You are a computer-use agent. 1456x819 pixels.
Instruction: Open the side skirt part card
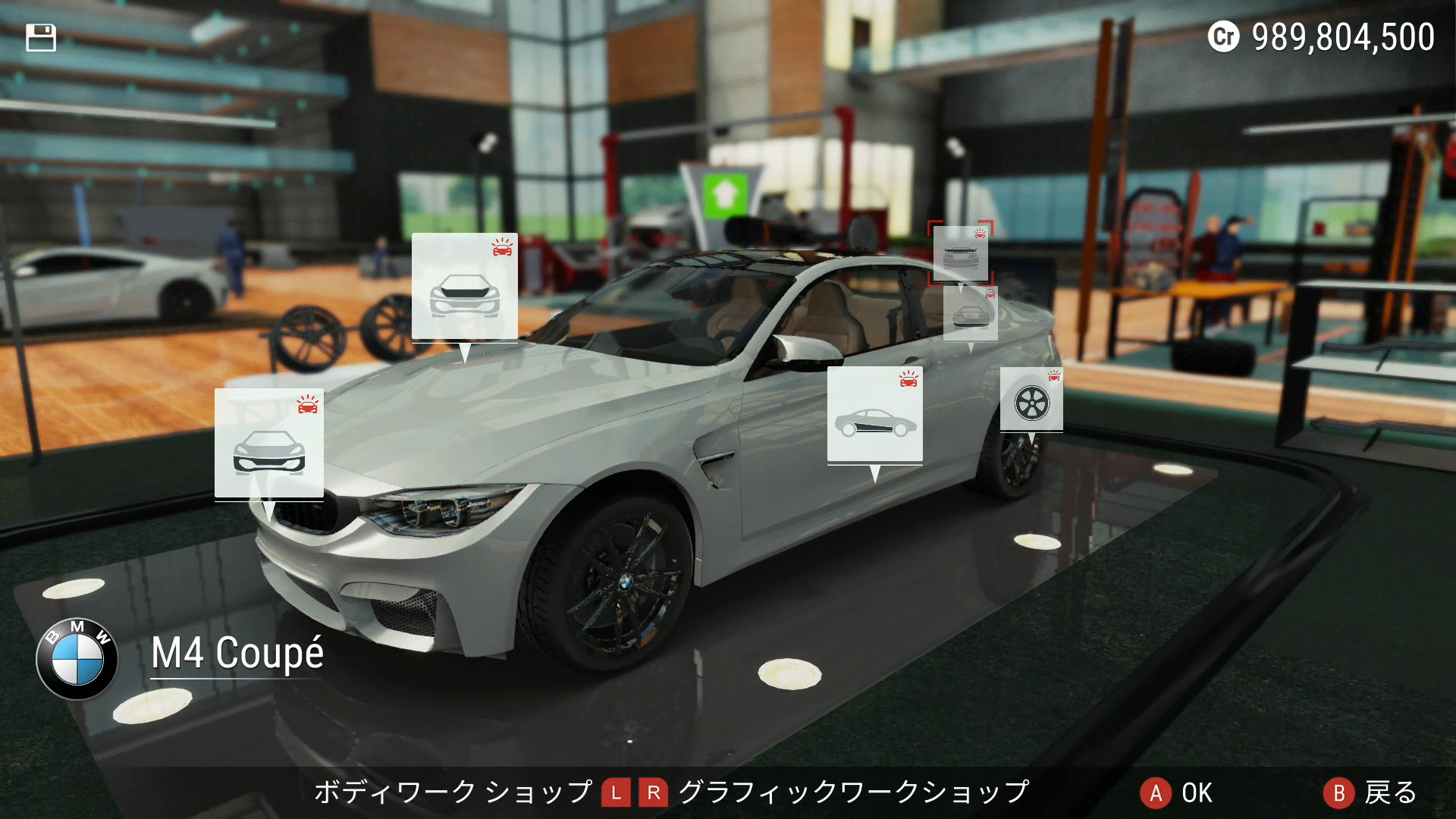[874, 415]
